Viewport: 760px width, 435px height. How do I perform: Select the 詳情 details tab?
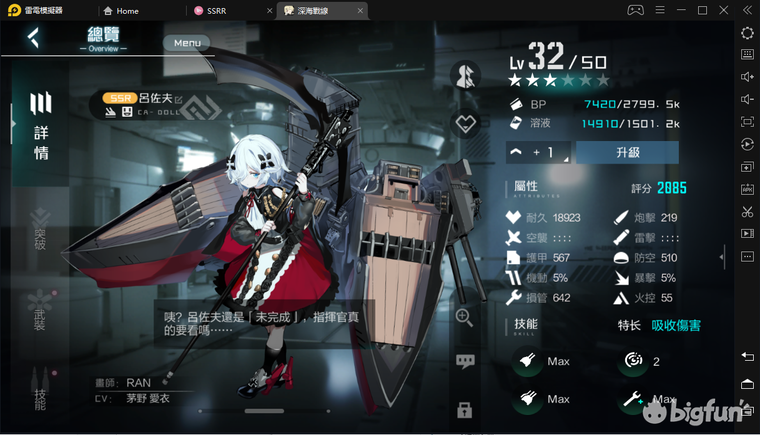41,127
